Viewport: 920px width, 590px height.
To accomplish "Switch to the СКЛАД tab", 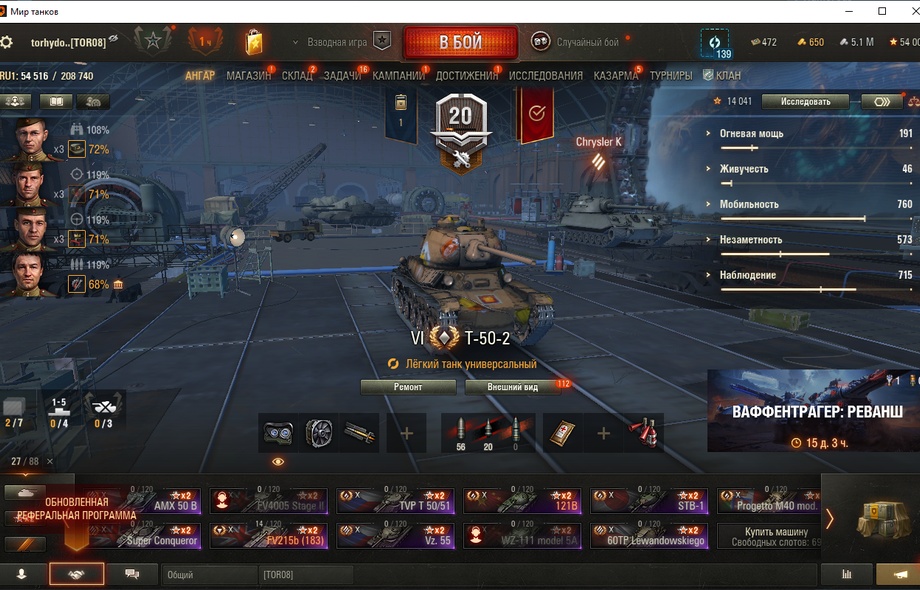I will (297, 76).
